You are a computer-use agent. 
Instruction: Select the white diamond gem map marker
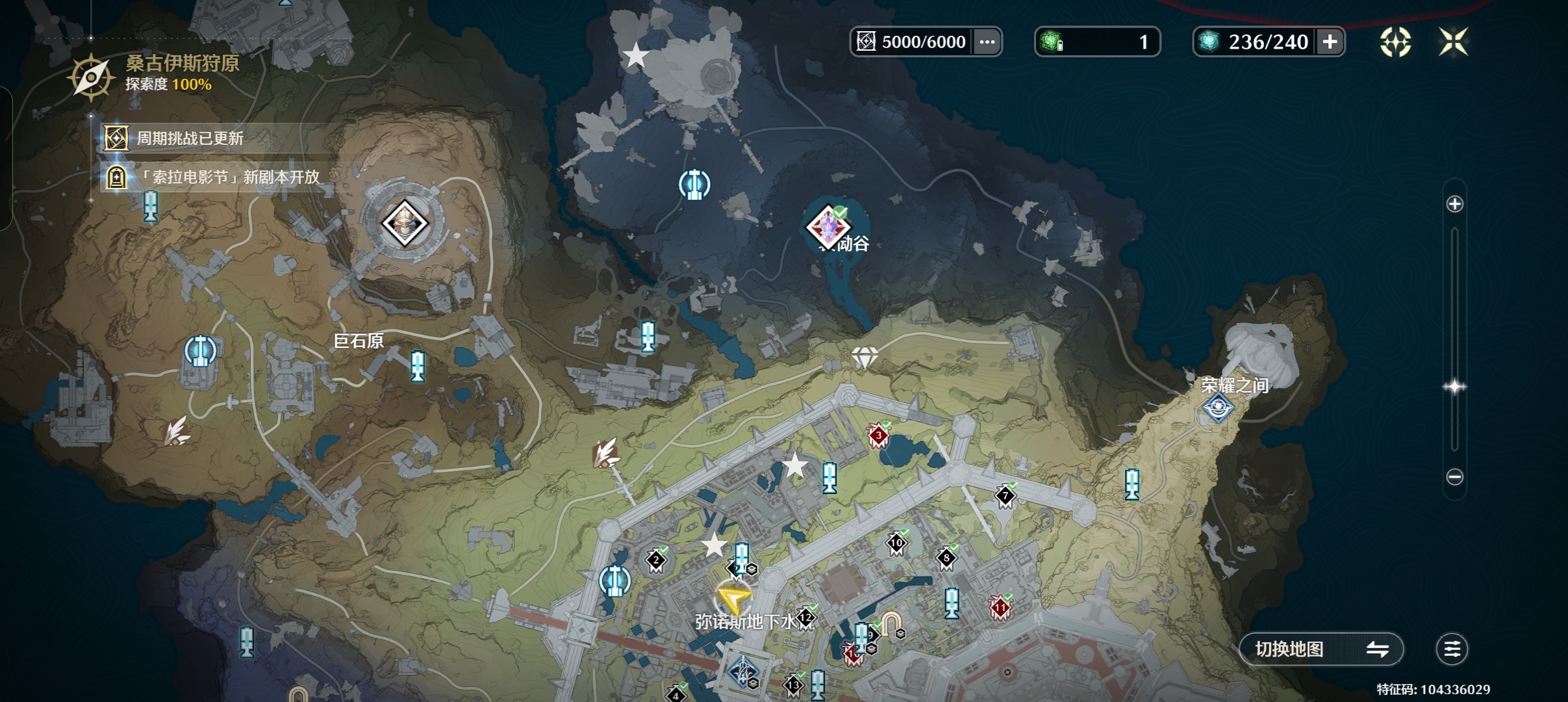point(865,356)
